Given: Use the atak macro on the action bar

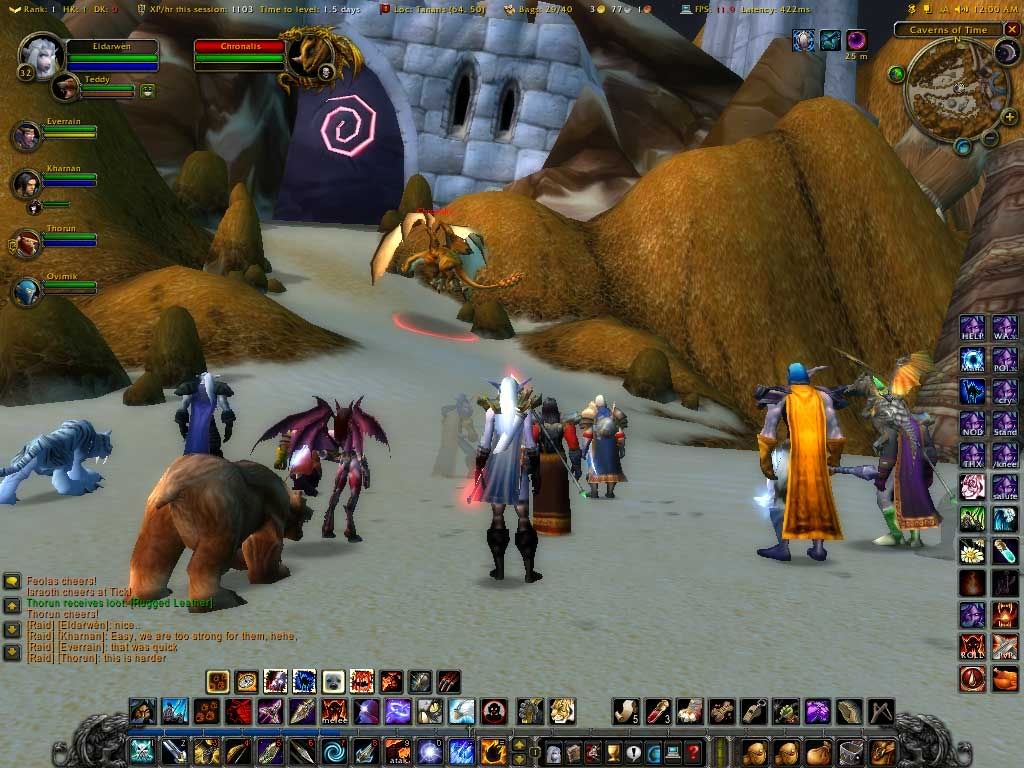Looking at the screenshot, I should (397, 751).
